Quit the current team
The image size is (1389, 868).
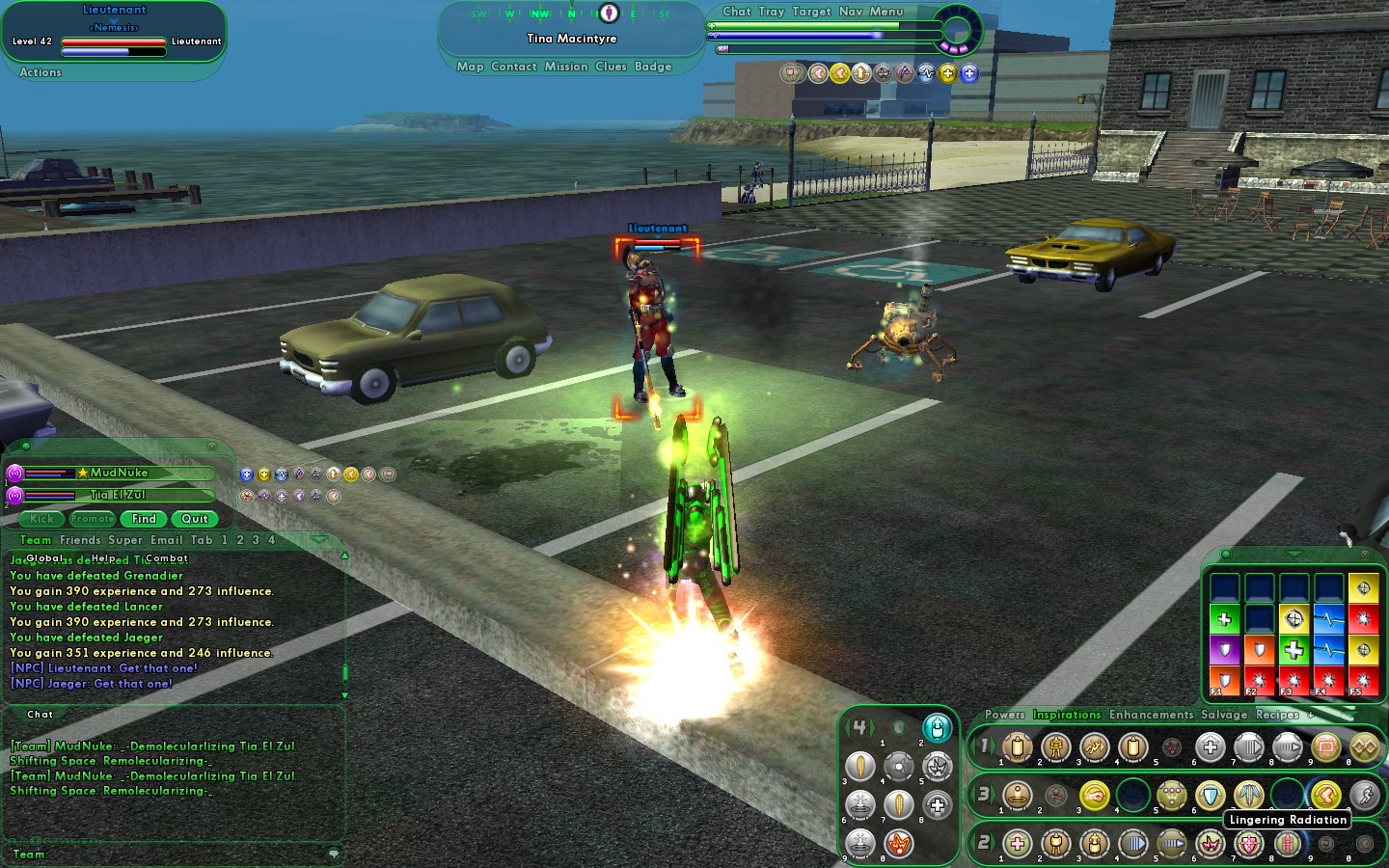pyautogui.click(x=195, y=519)
